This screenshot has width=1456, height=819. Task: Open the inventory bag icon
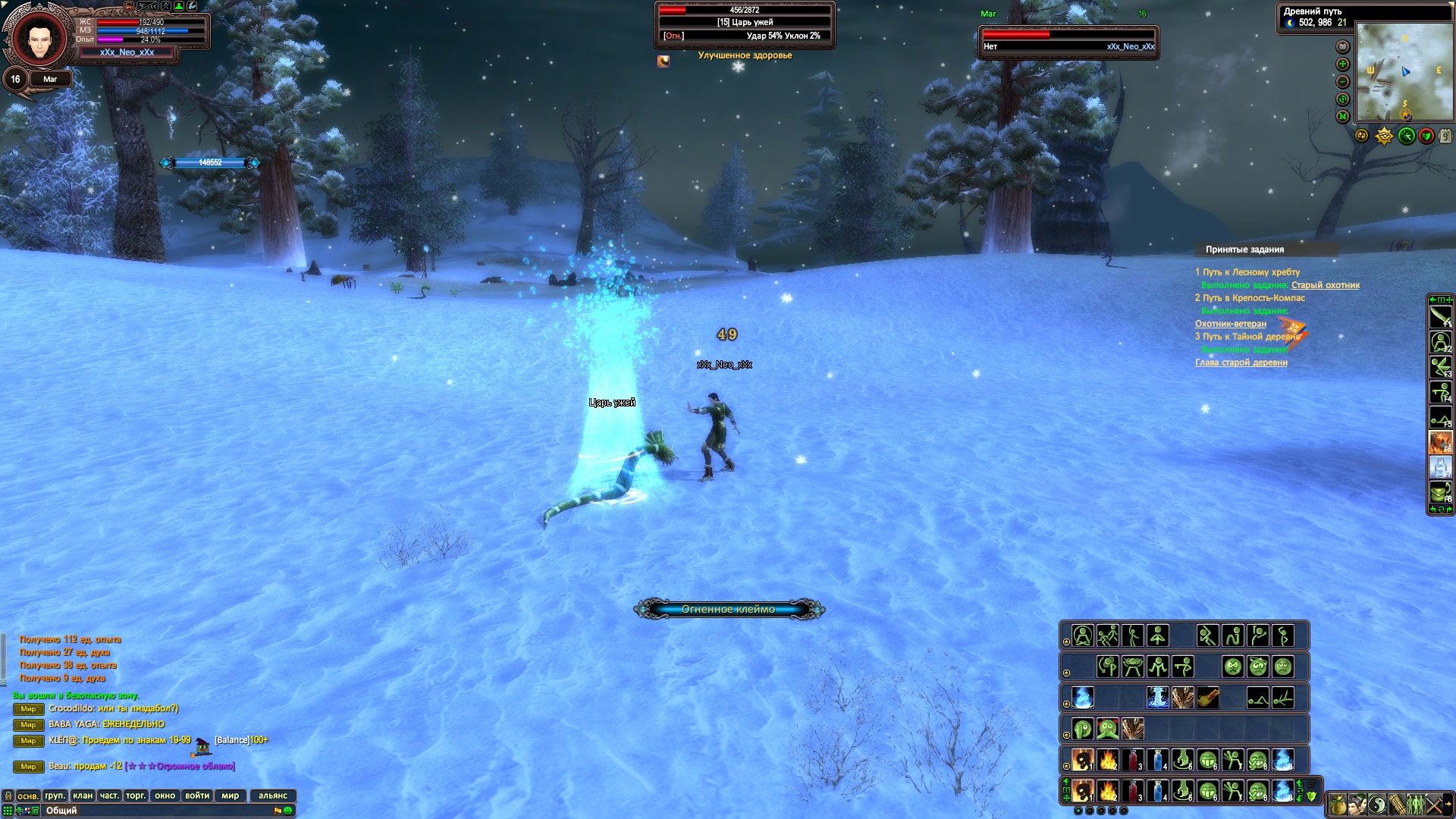pos(1338,805)
